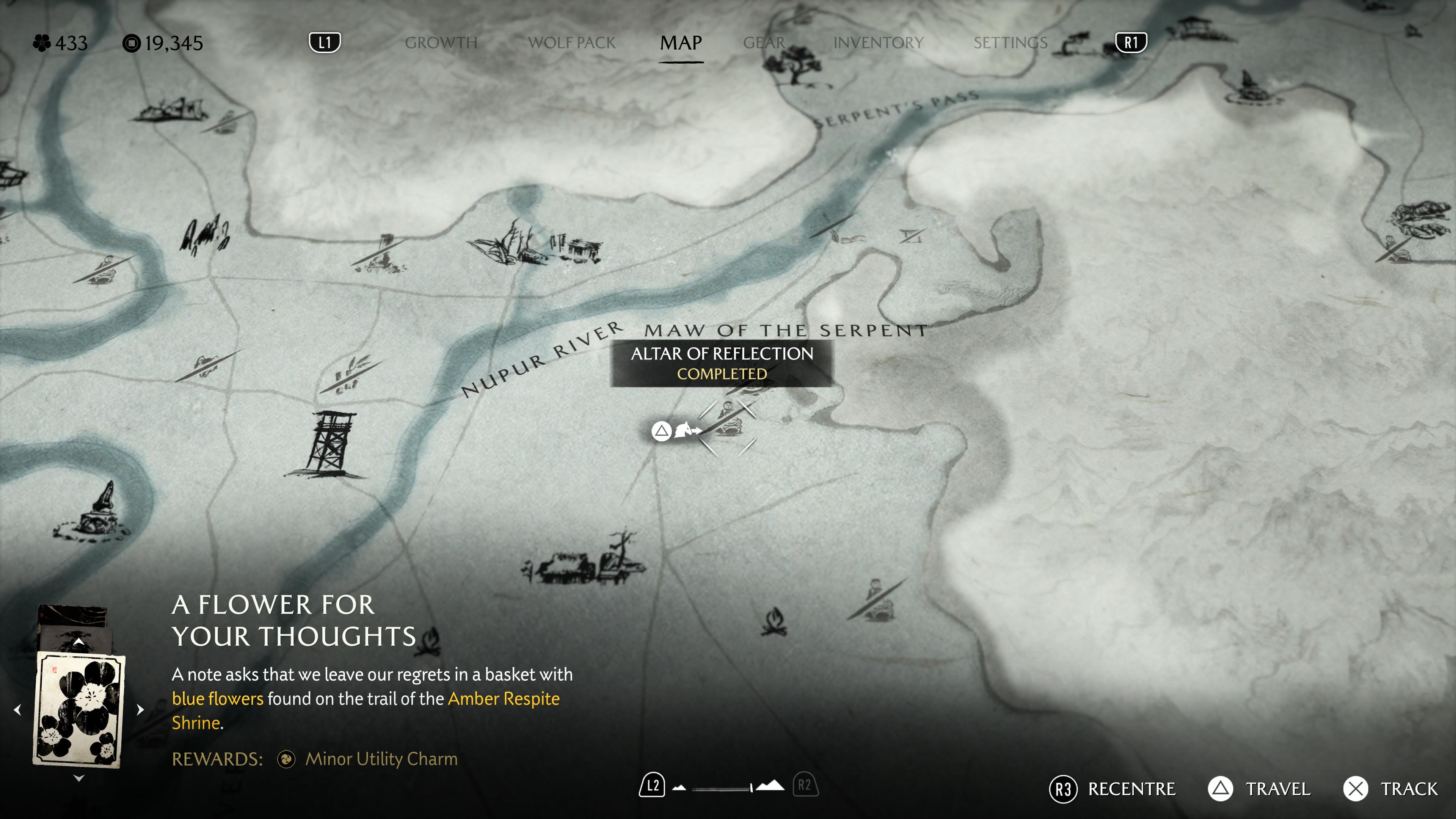This screenshot has height=819, width=1456.
Task: Select the campfire marker on the map
Action: [774, 622]
